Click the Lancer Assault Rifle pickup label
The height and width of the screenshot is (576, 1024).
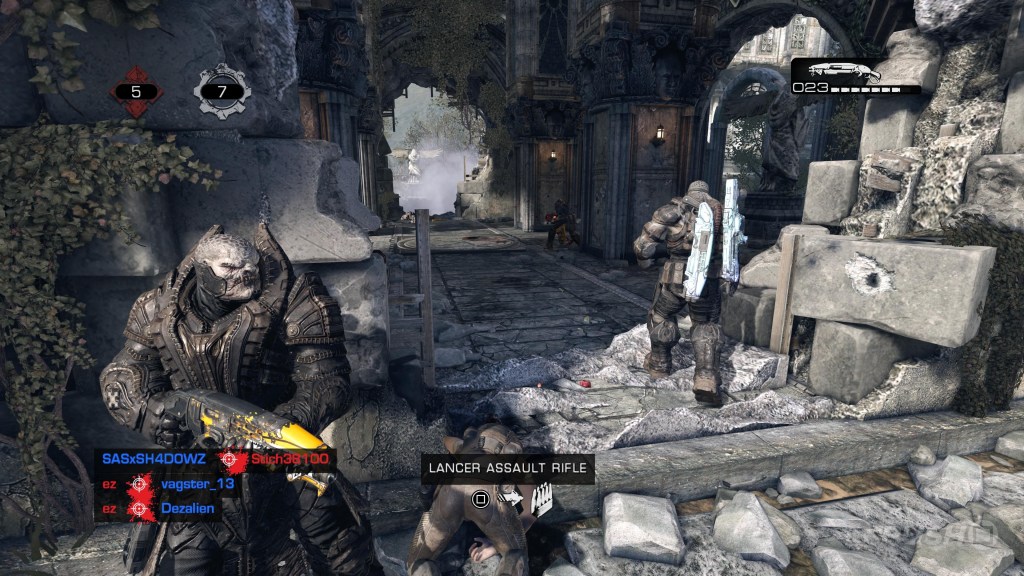point(508,468)
